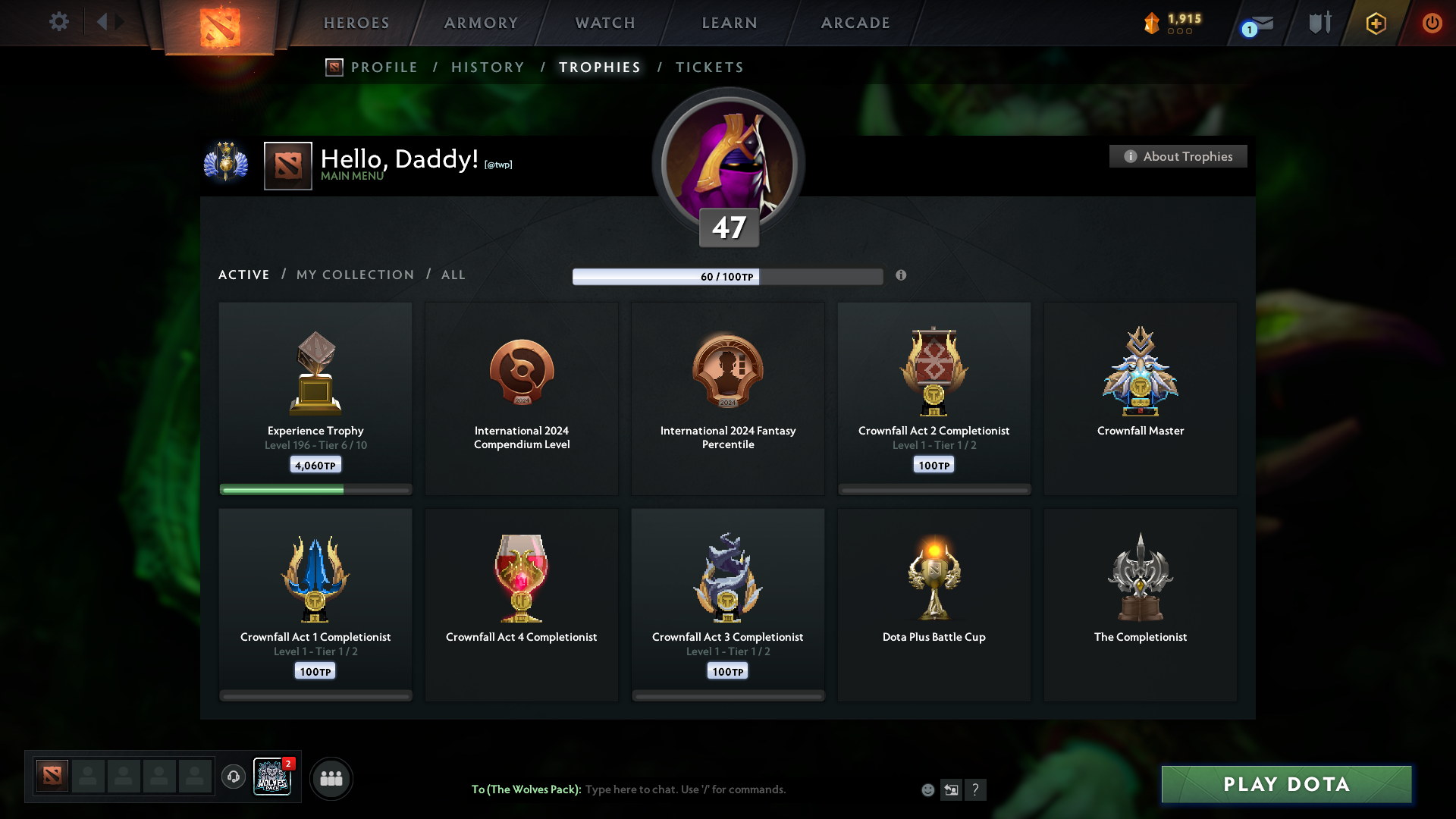Click the chat help question mark
Viewport: 1456px width, 819px height.
[x=976, y=789]
